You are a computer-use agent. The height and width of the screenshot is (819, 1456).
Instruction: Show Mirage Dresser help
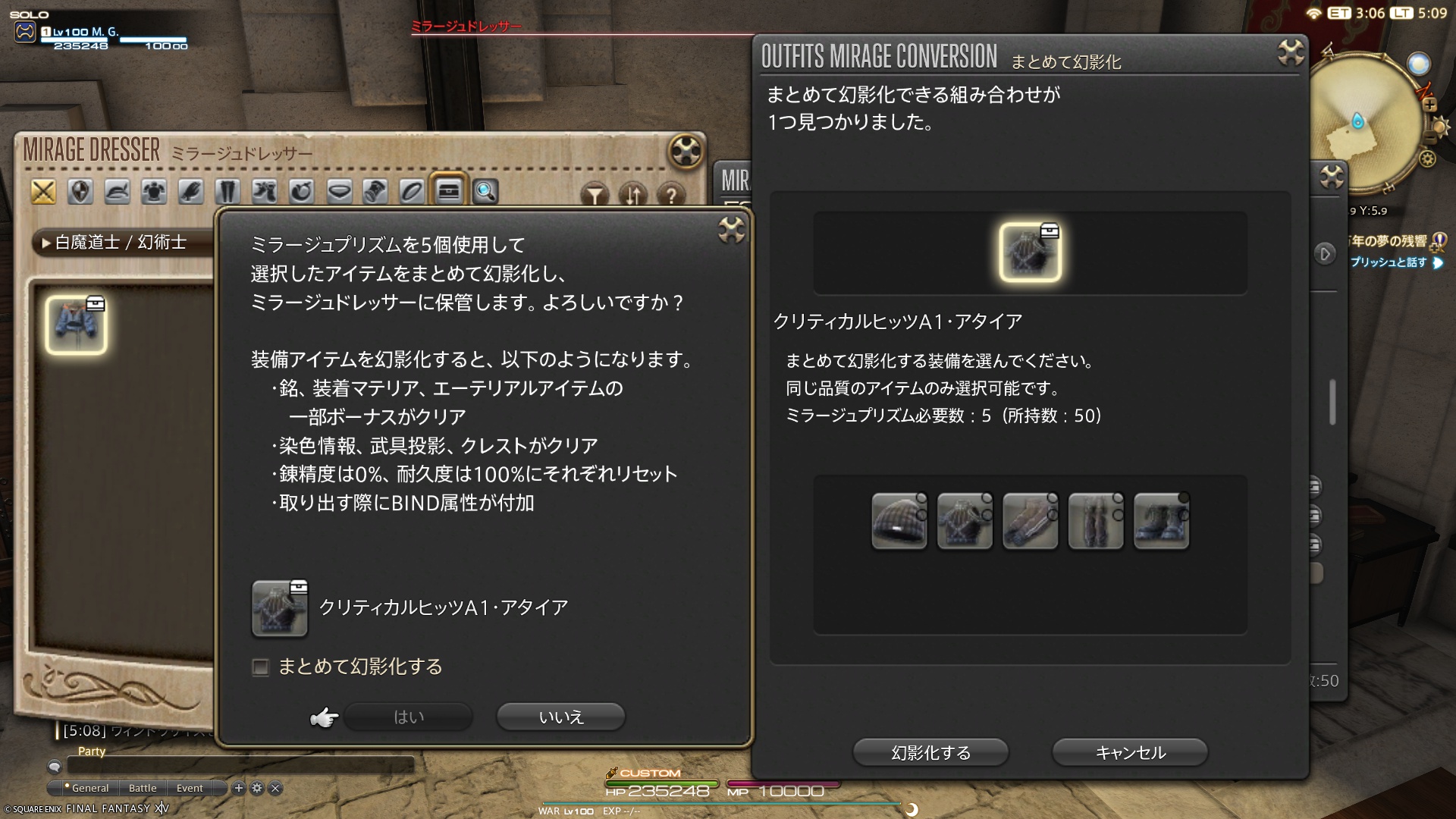[670, 196]
